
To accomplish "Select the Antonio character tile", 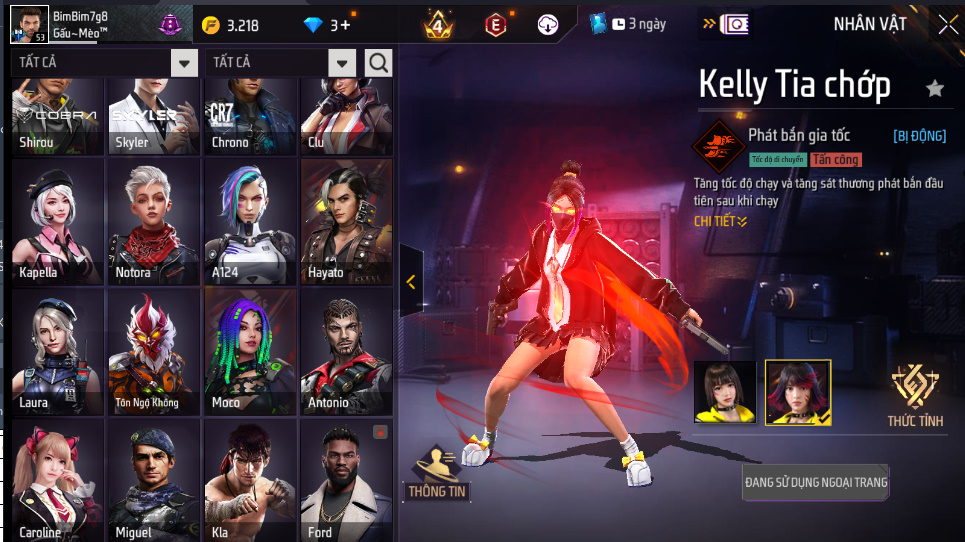I will (x=346, y=351).
